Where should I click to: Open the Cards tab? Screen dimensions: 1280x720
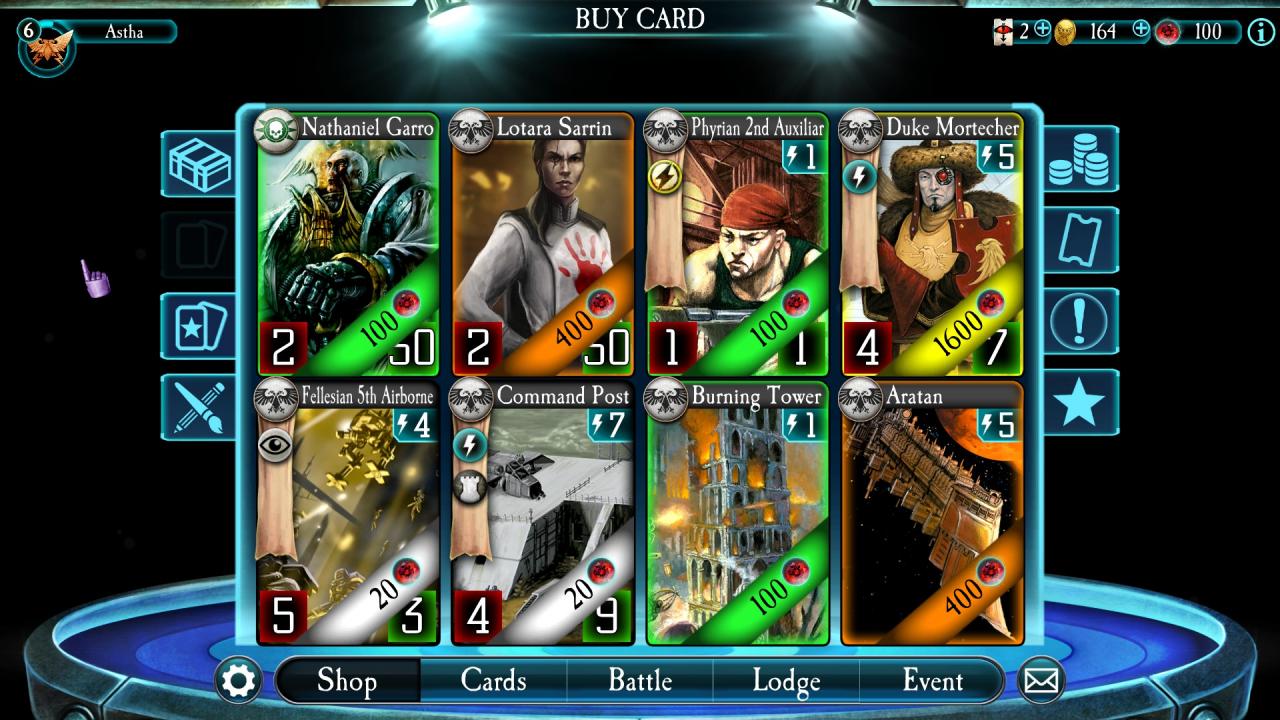click(x=493, y=681)
